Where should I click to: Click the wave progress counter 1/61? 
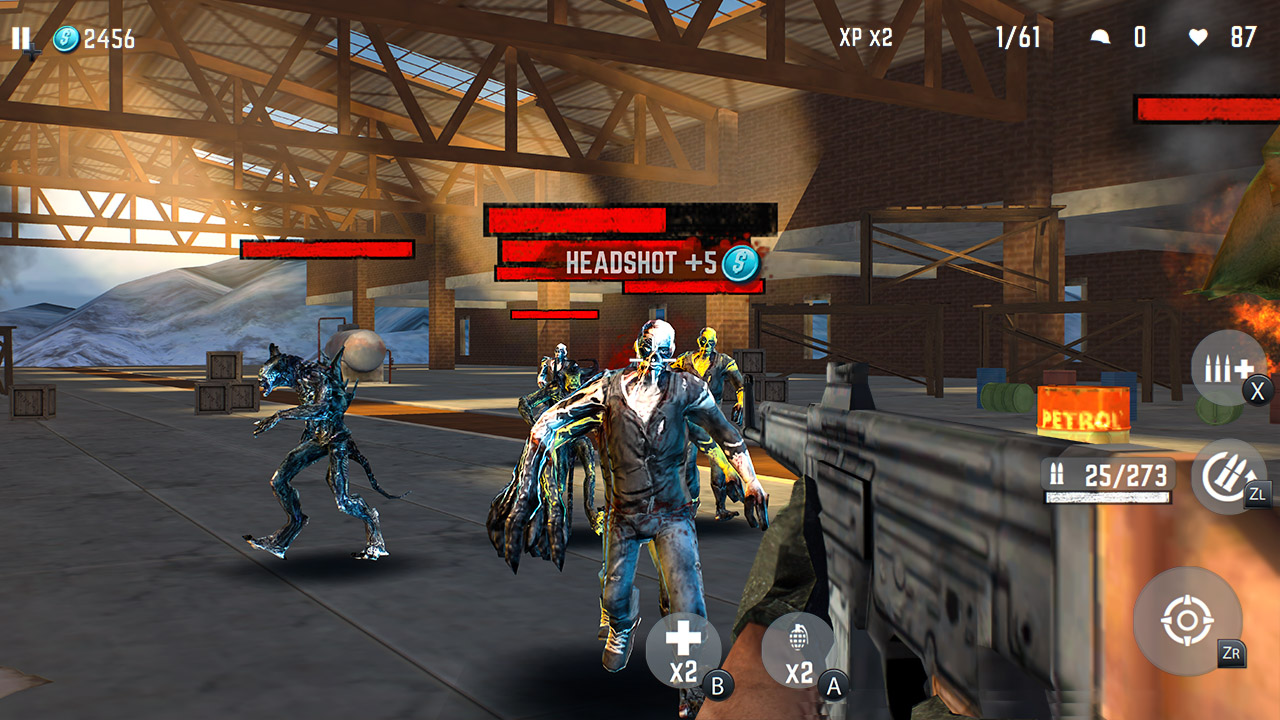[x=1018, y=38]
